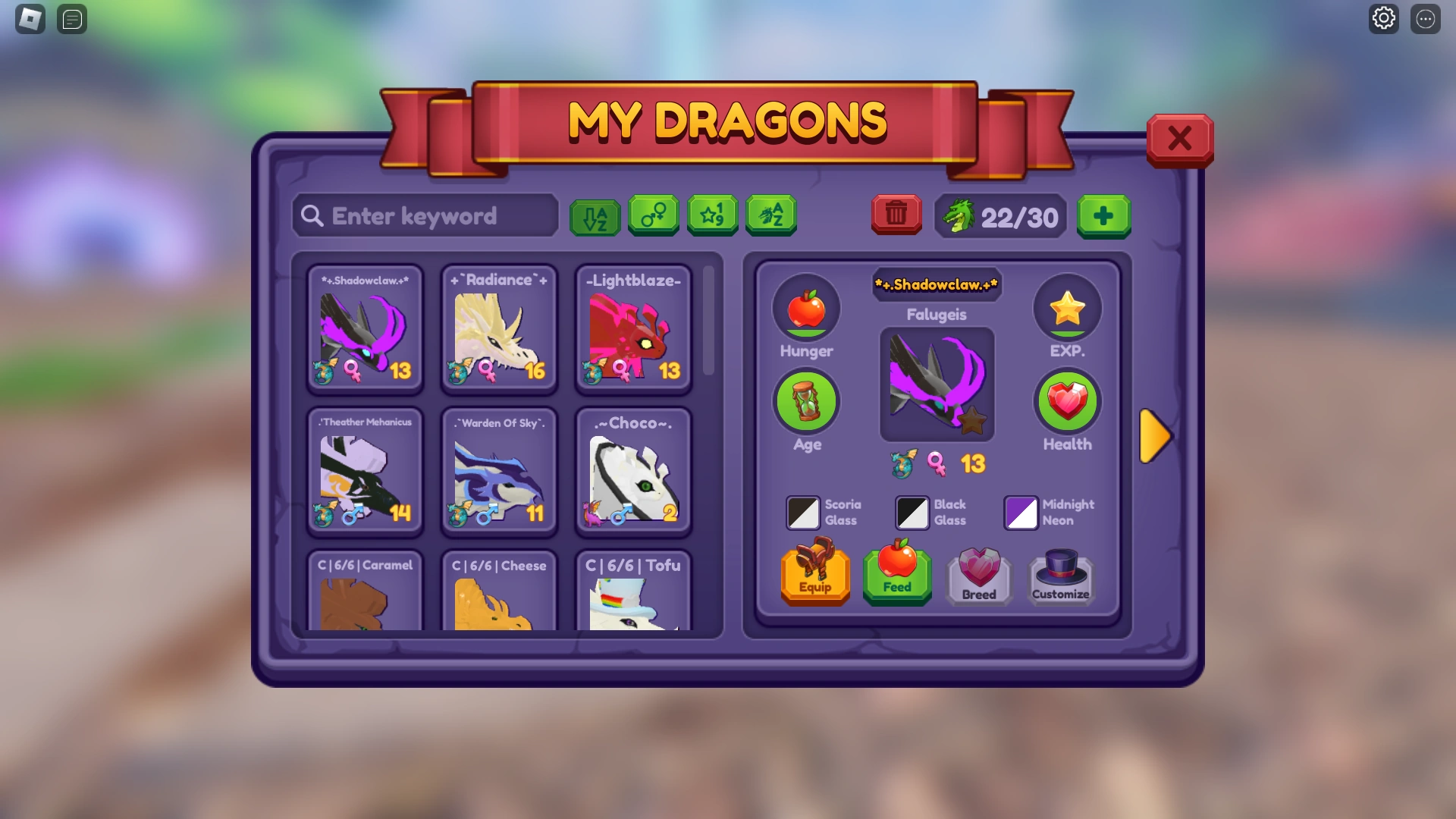View the Age hourglass icon
1456x819 pixels.
806,401
